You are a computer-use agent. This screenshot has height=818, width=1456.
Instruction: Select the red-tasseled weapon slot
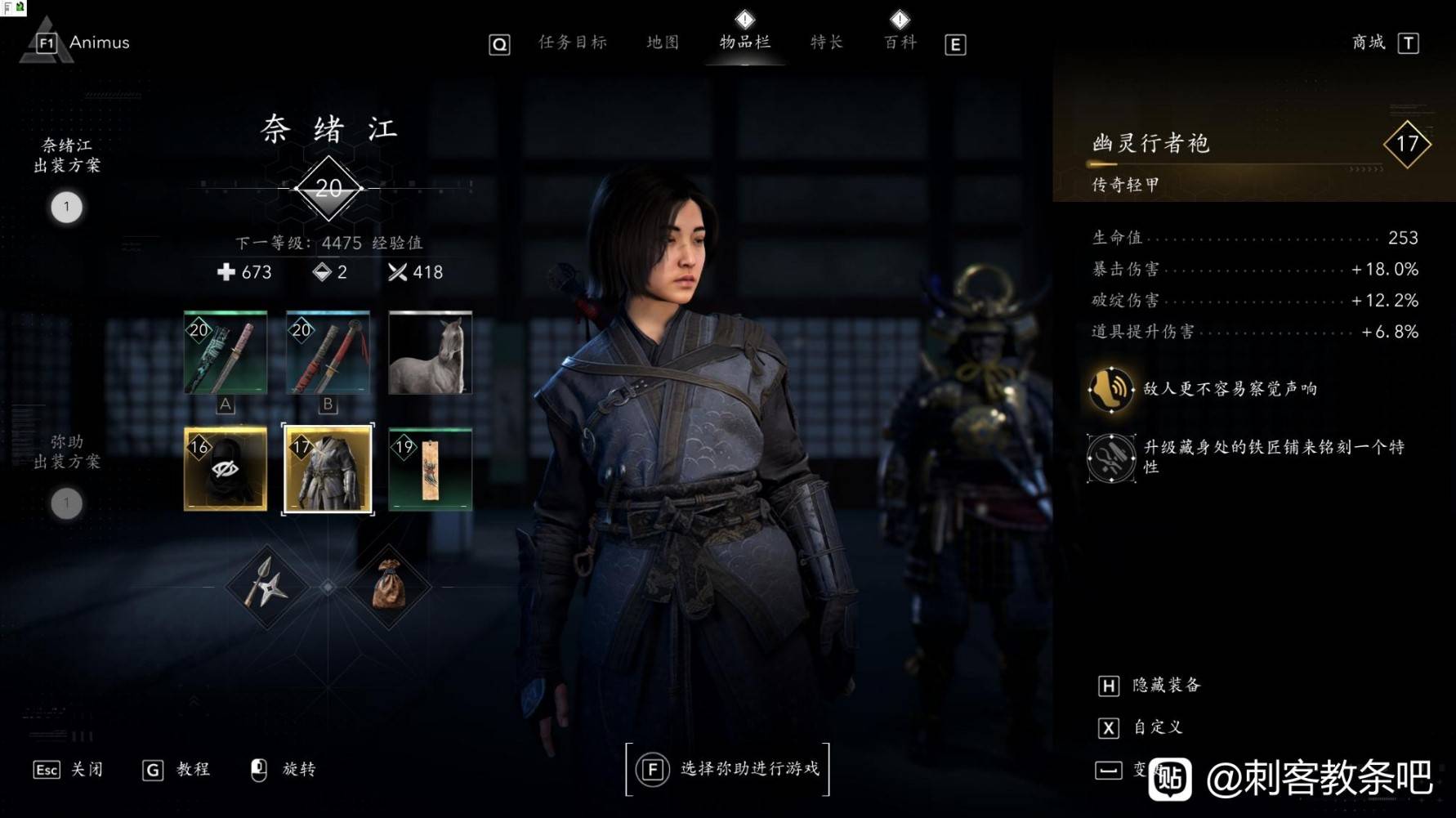328,352
